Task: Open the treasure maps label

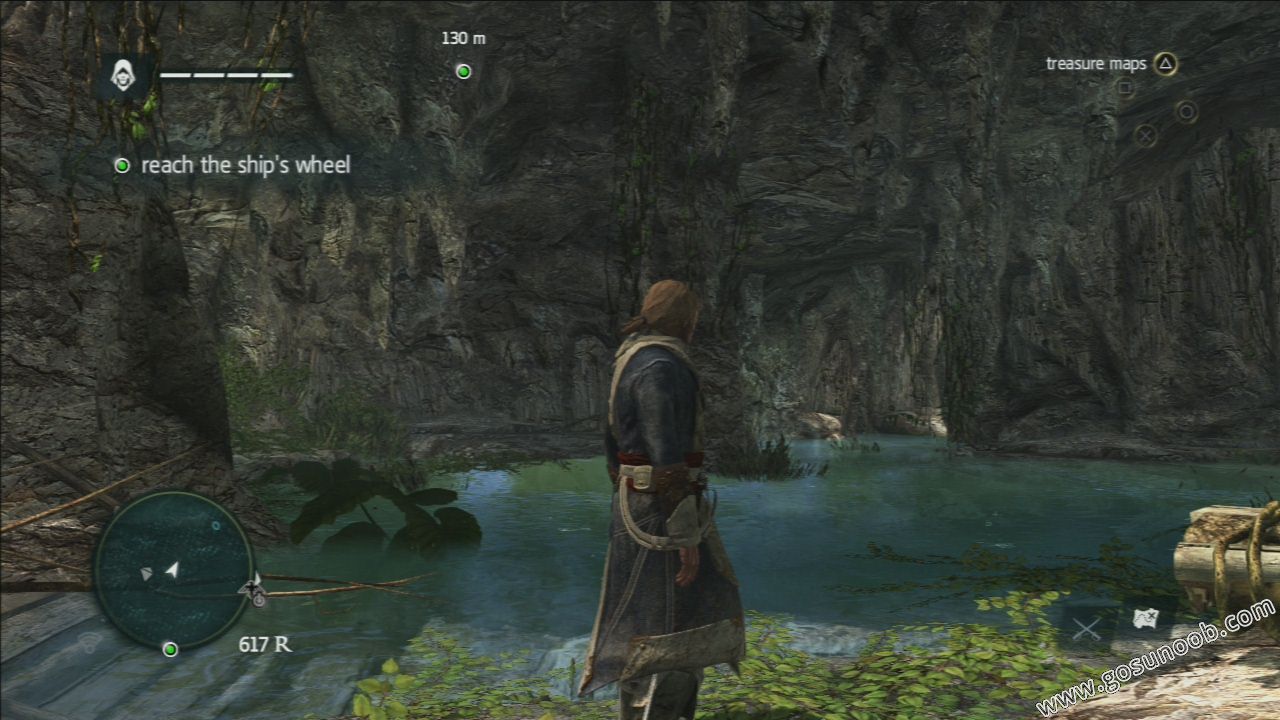Action: [1096, 64]
